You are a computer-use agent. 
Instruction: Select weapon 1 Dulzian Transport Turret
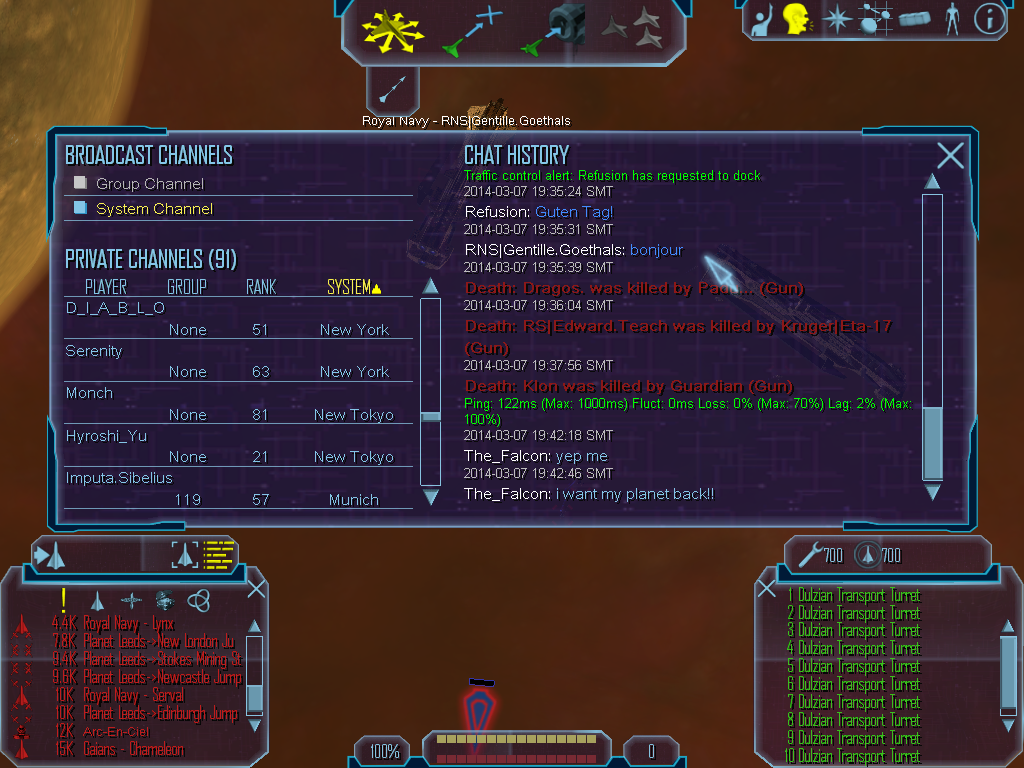tap(853, 596)
